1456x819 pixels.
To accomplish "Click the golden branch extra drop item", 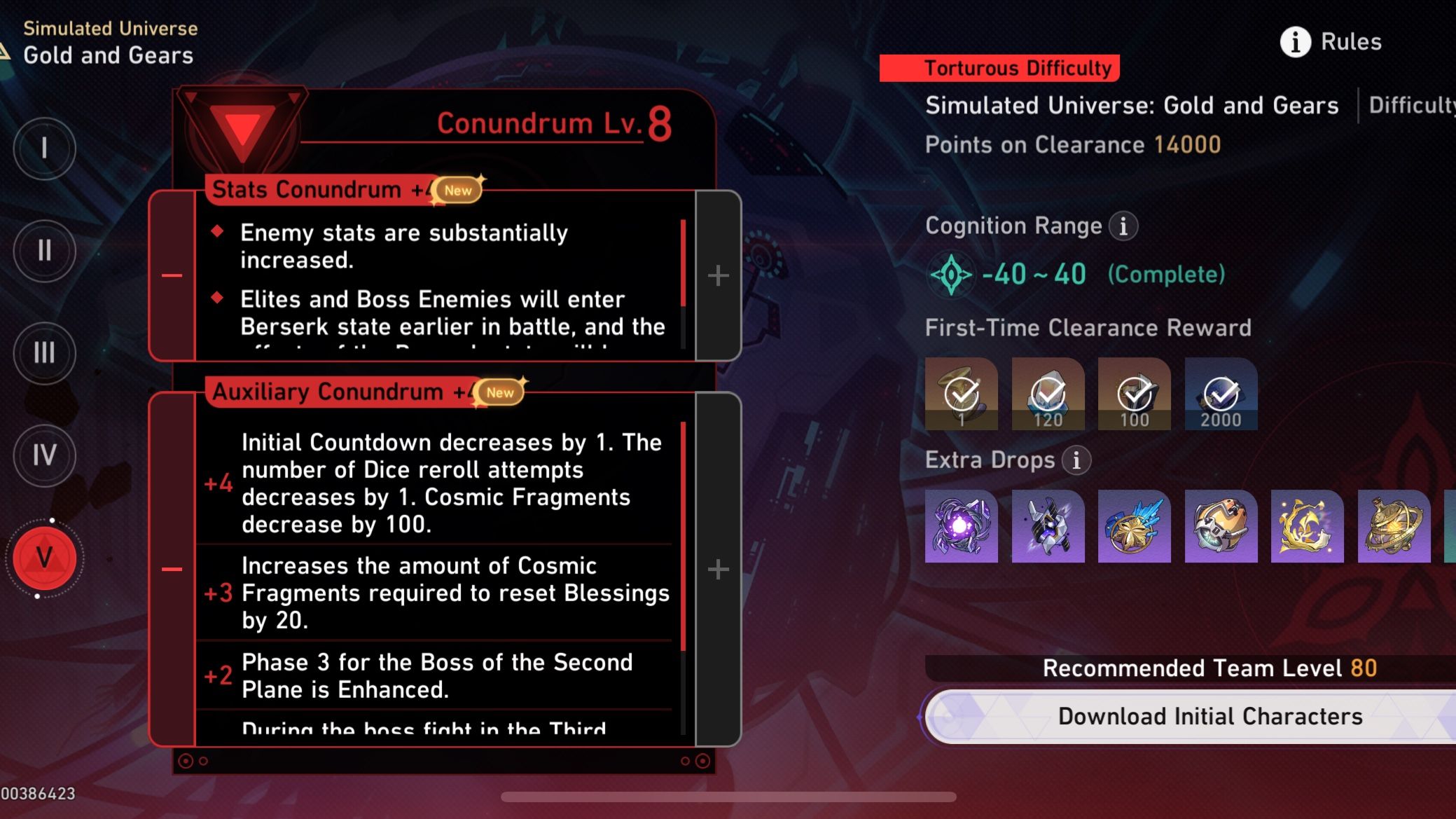I will point(1306,526).
